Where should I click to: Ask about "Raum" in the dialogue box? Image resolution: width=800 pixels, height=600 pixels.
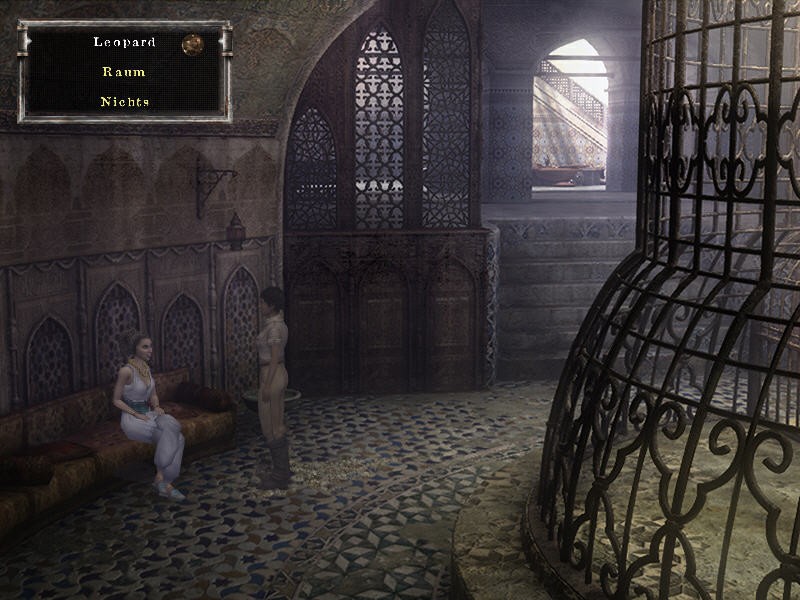[123, 72]
